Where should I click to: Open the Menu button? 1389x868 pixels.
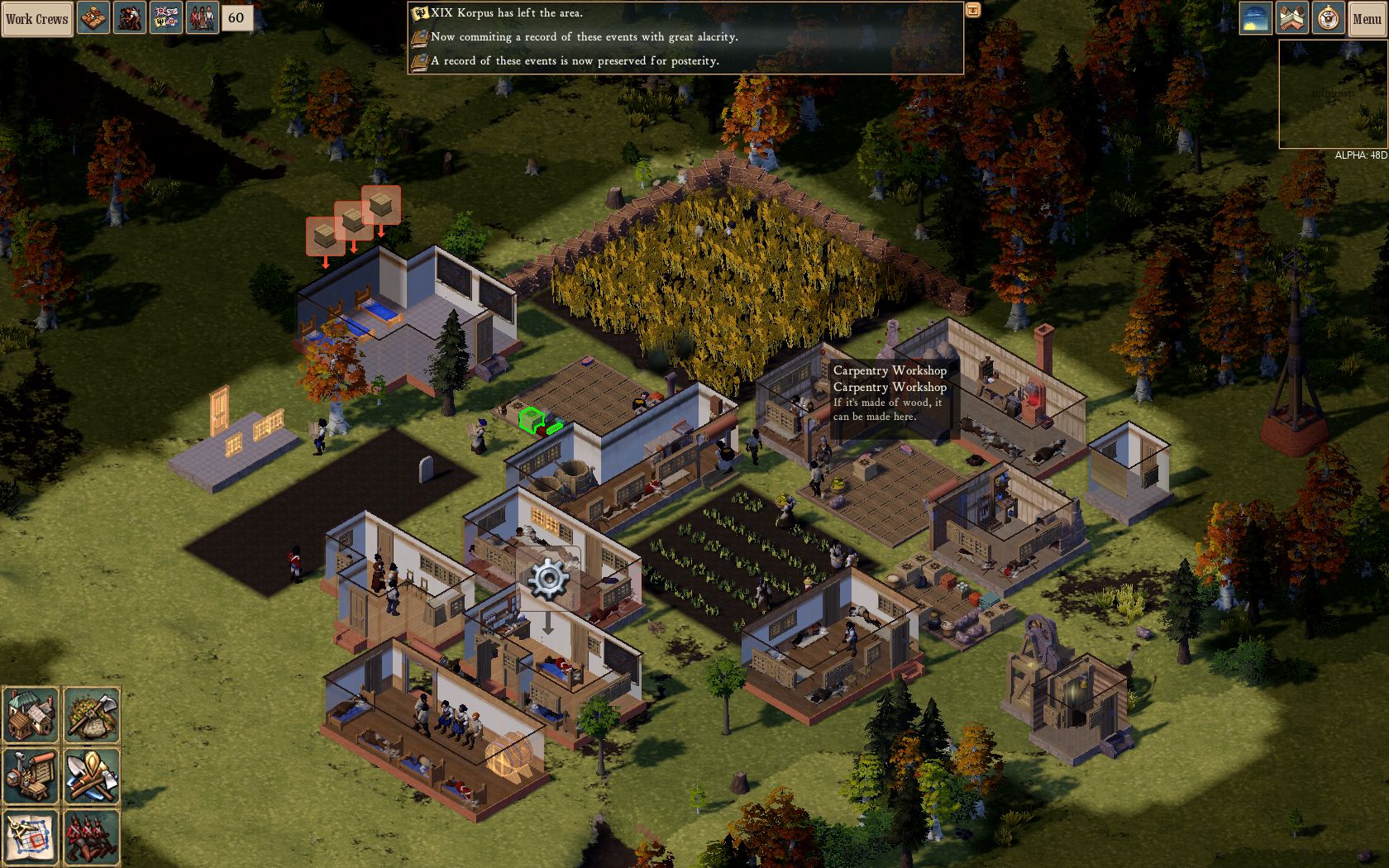[x=1367, y=18]
